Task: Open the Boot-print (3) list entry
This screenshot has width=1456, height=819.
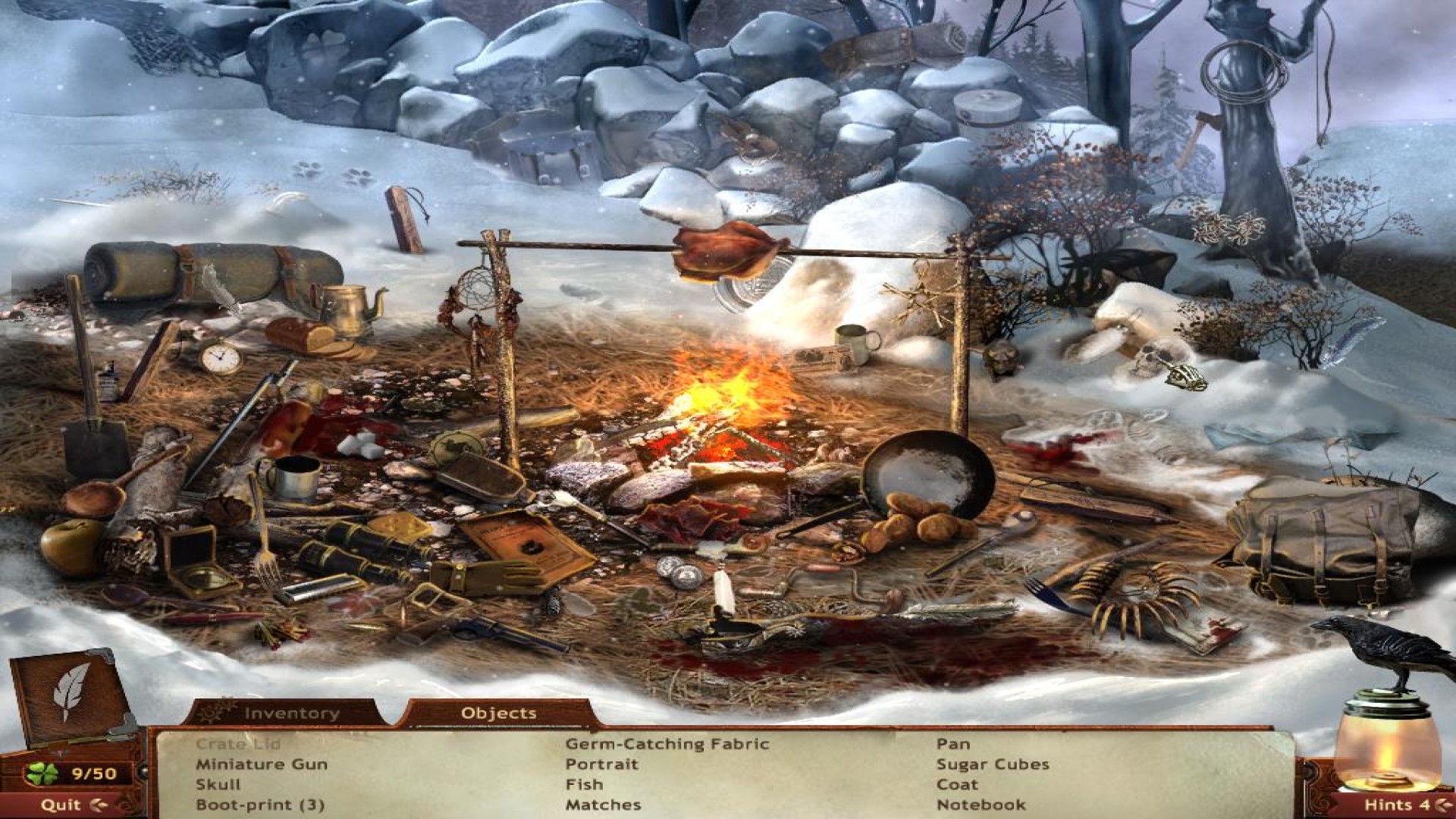Action: [262, 805]
